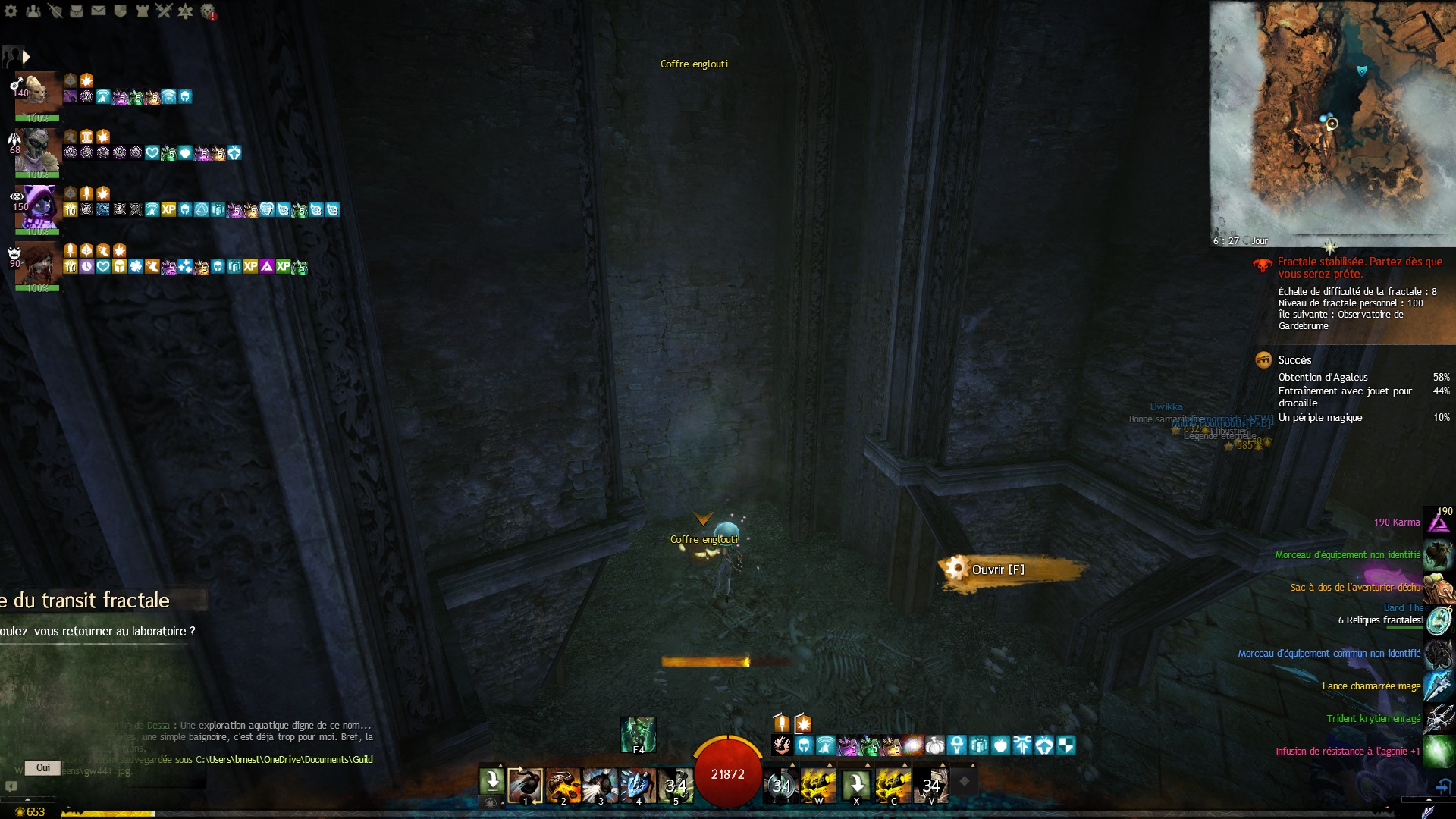
Task: Open the inventory bag icon
Action: click(77, 11)
